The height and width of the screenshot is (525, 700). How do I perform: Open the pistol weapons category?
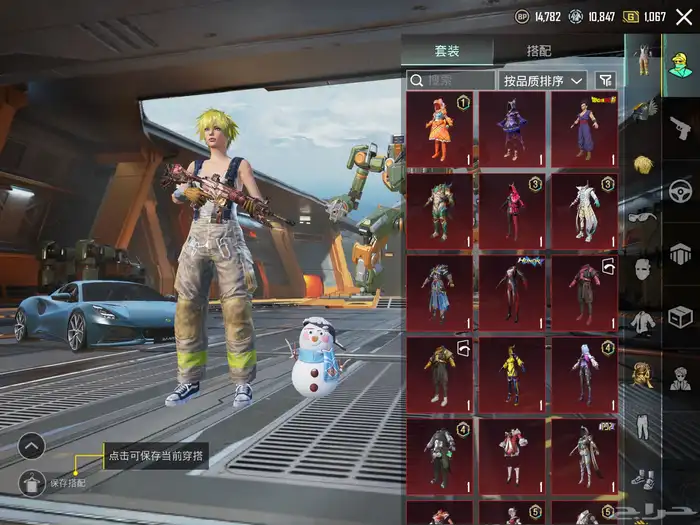coord(681,127)
